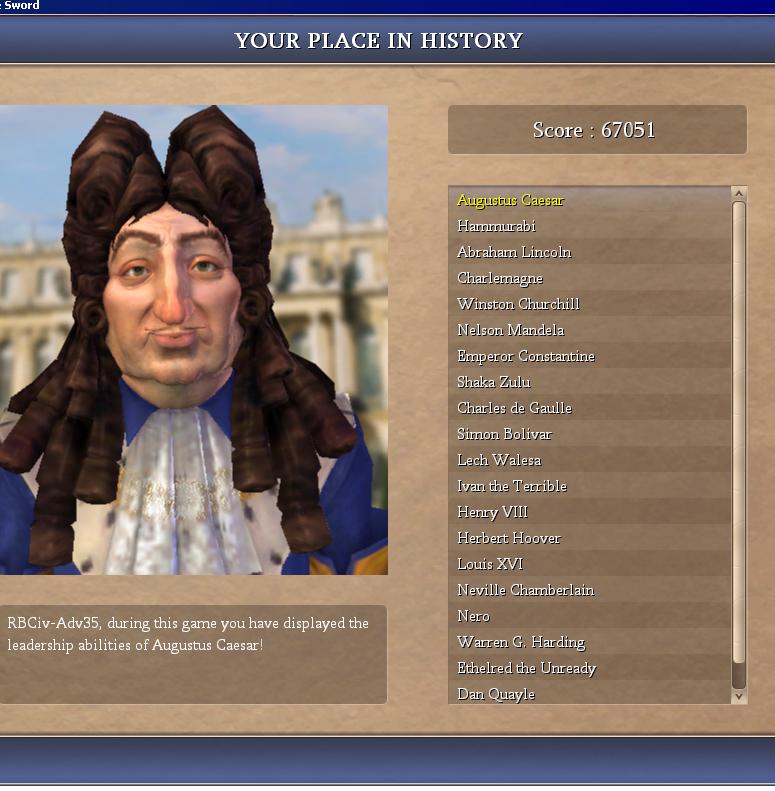
Task: Pick Henry VIII in the list
Action: tap(492, 512)
